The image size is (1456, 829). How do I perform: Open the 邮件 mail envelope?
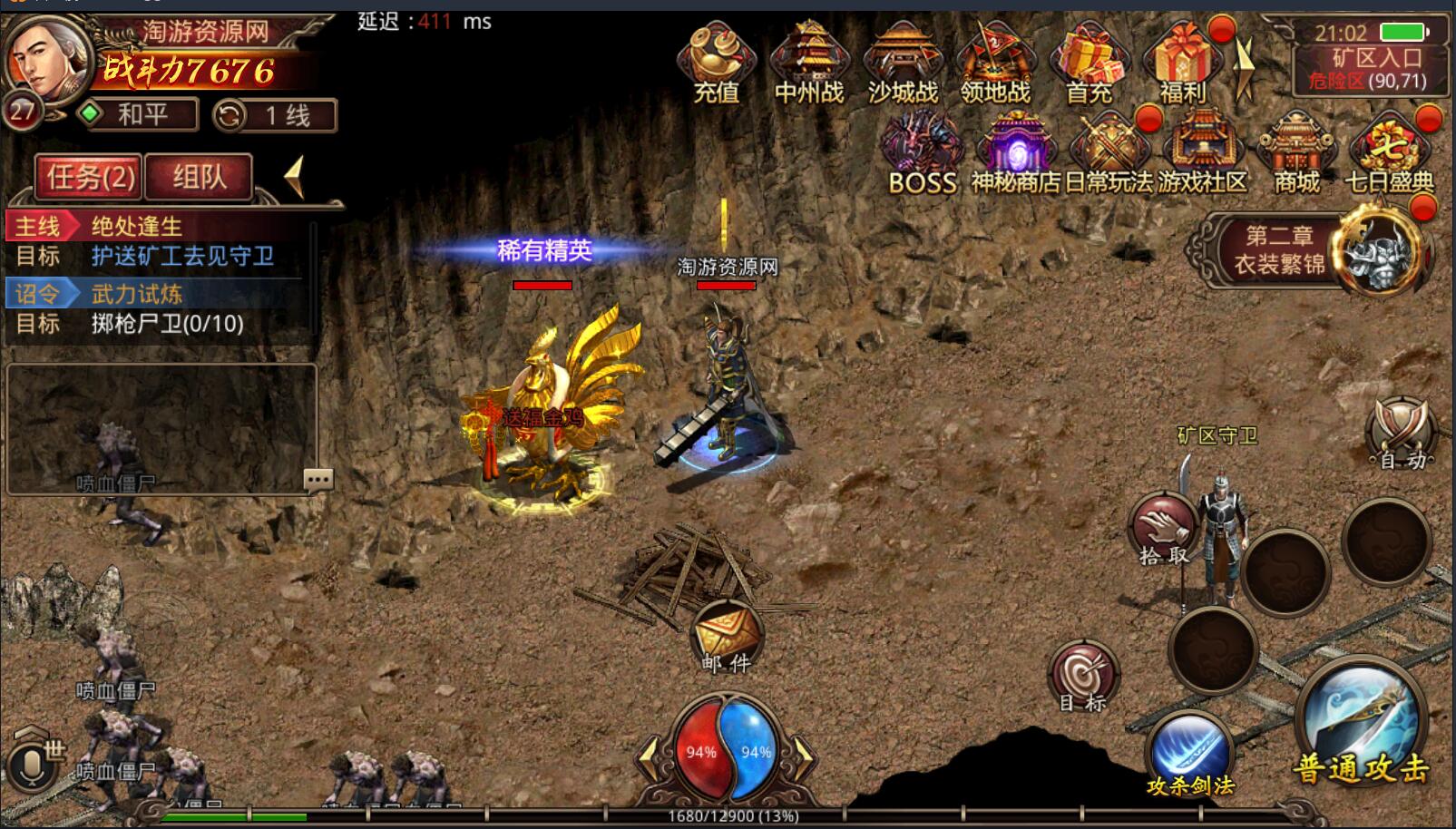727,636
